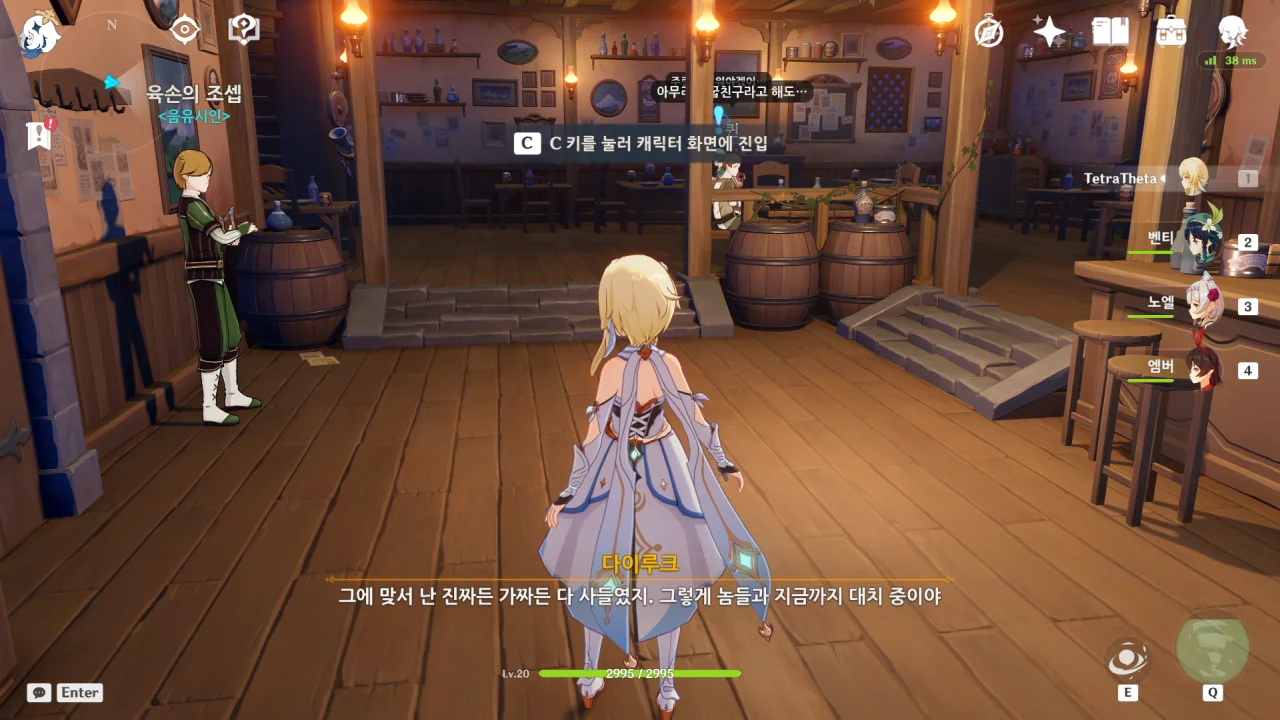Click the eye-shaped icon beside the minimap
This screenshot has height=720, width=1280.
point(185,30)
